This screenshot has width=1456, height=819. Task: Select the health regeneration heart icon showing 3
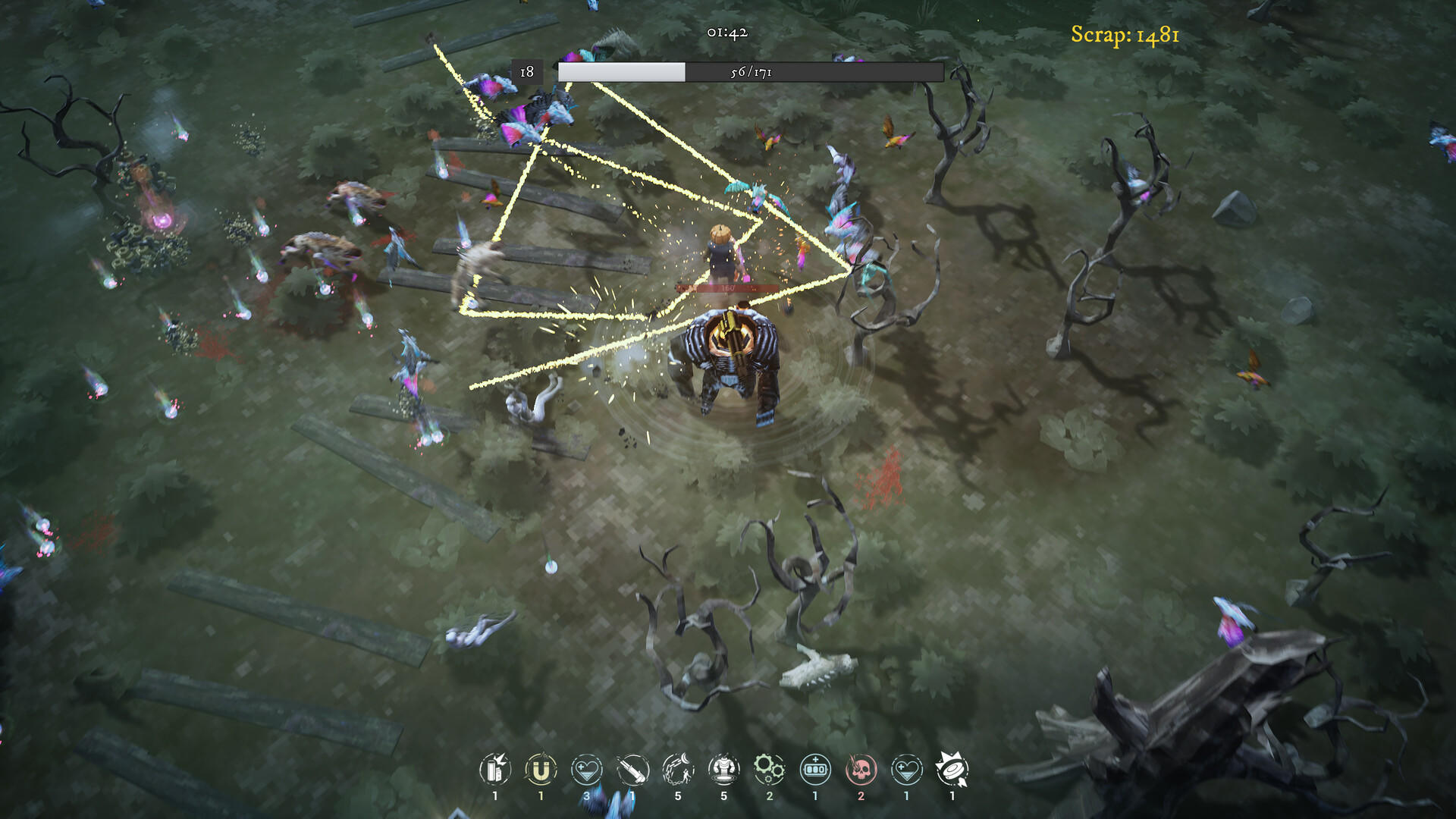pyautogui.click(x=586, y=770)
